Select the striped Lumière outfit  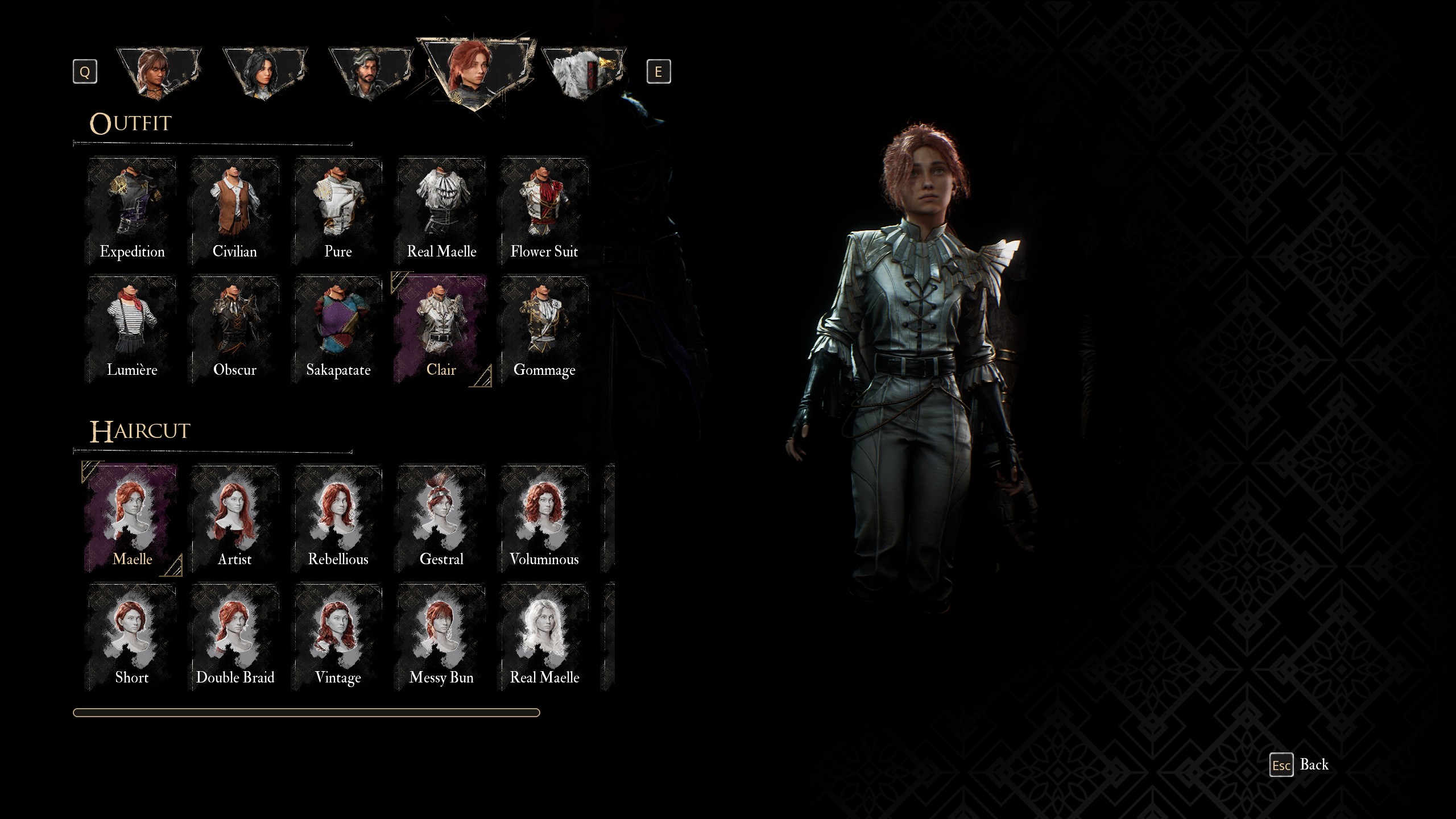[x=132, y=330]
